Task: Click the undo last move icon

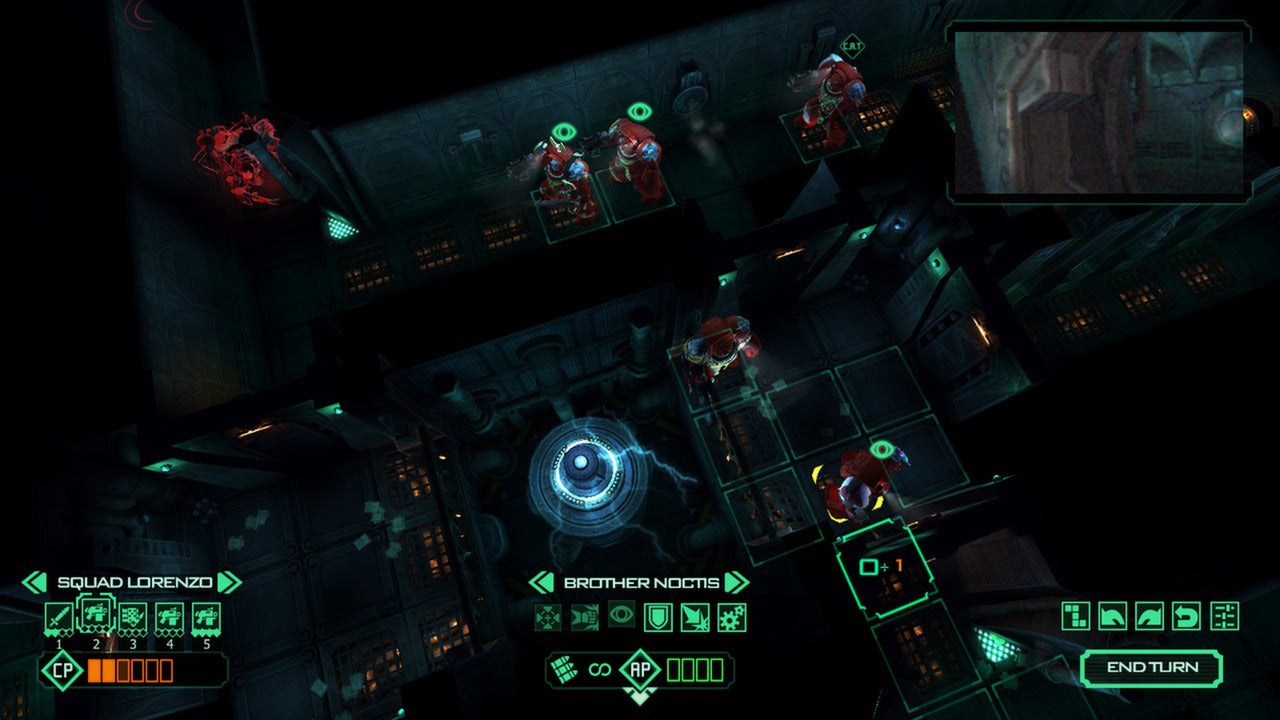Action: click(x=1185, y=614)
